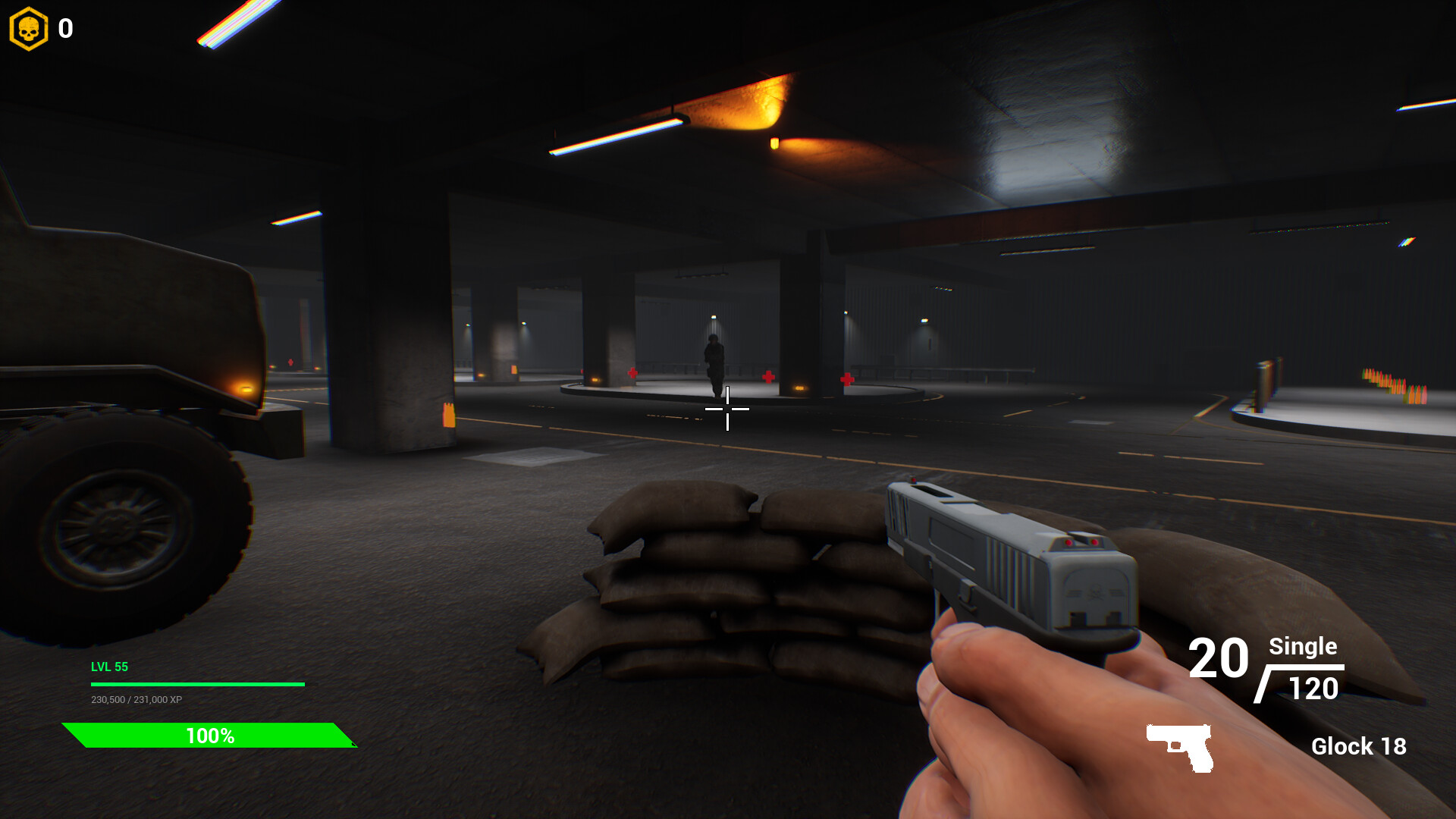Click the LVL 55 level text
This screenshot has width=1456, height=819.
108,667
